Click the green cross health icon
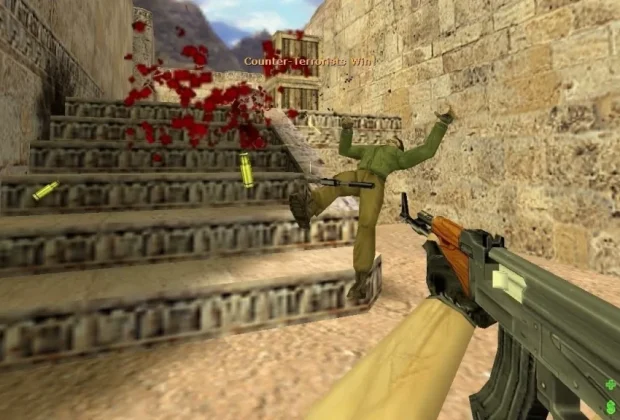 [x=610, y=385]
